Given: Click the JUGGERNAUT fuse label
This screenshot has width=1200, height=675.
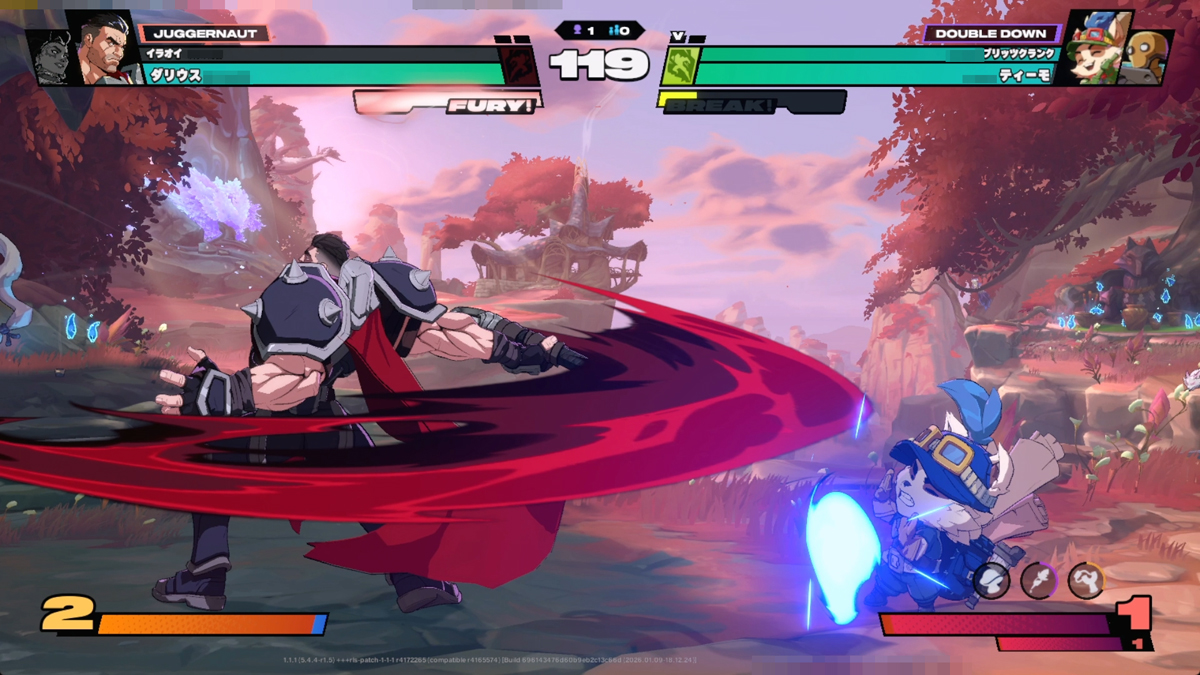Looking at the screenshot, I should click(205, 33).
